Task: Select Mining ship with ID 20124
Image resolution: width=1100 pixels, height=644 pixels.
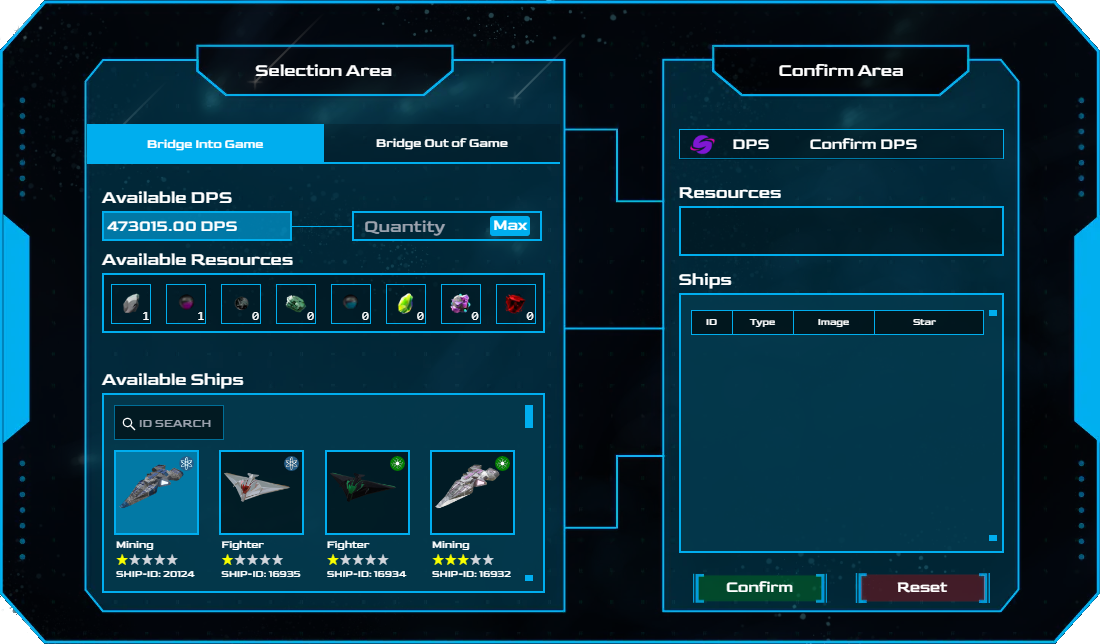Action: click(156, 492)
